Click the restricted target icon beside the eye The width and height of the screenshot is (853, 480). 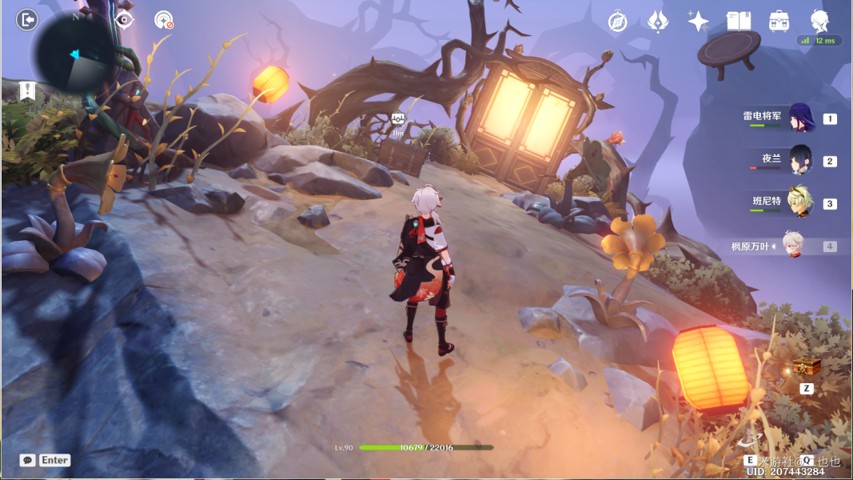point(164,20)
